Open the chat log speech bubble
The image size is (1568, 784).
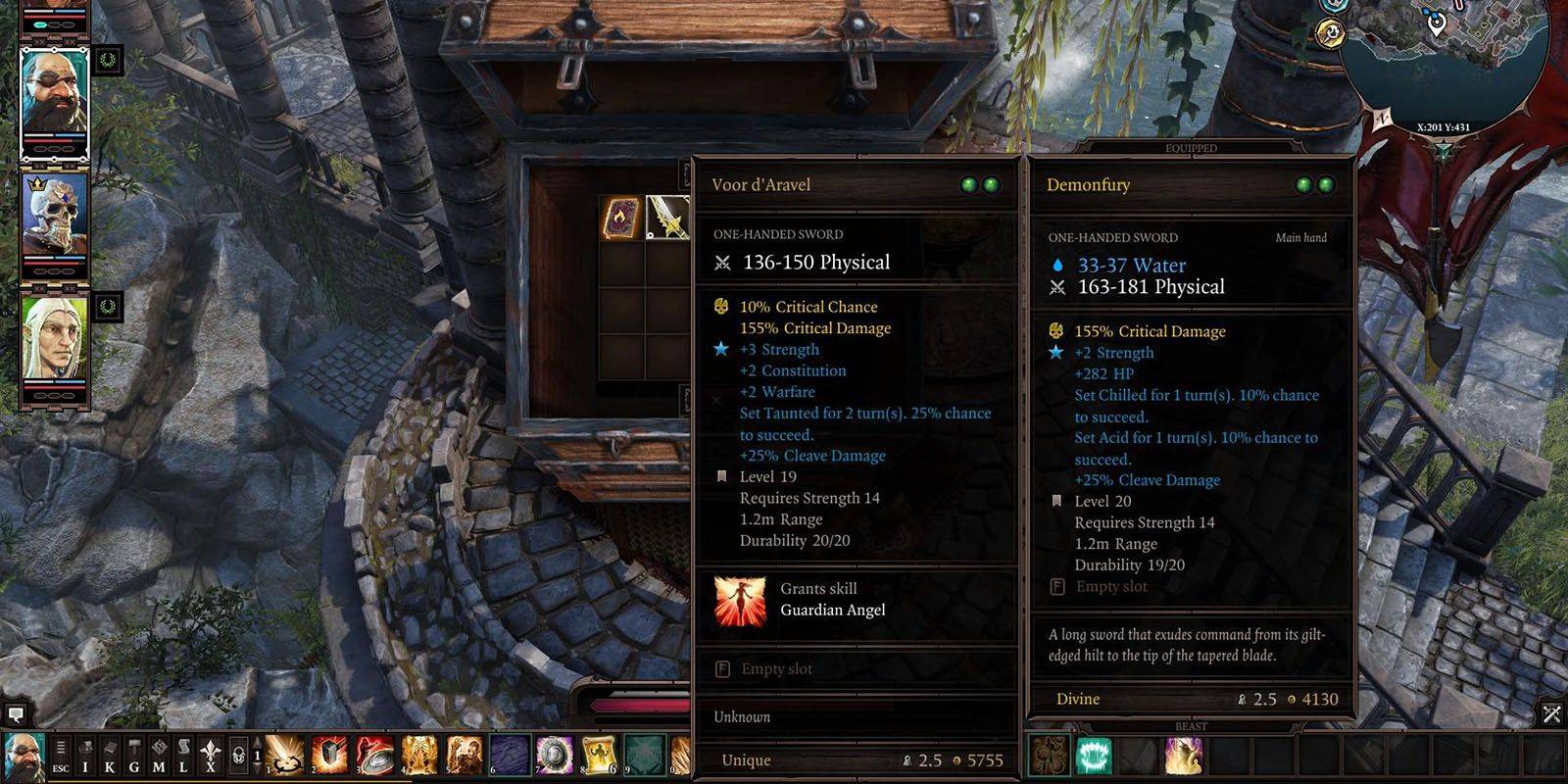click(x=15, y=712)
